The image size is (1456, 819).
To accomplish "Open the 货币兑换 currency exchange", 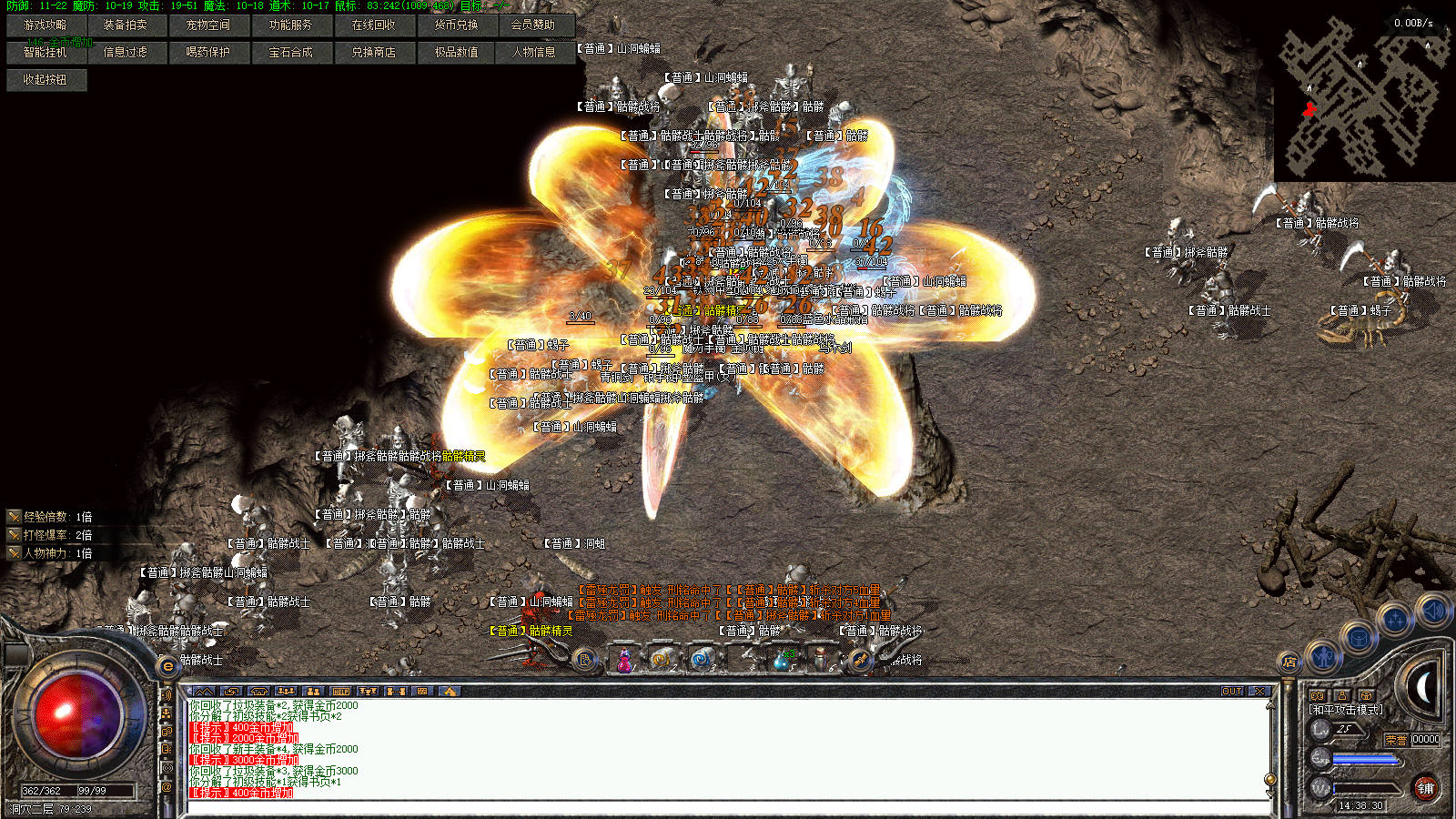I will [x=457, y=25].
